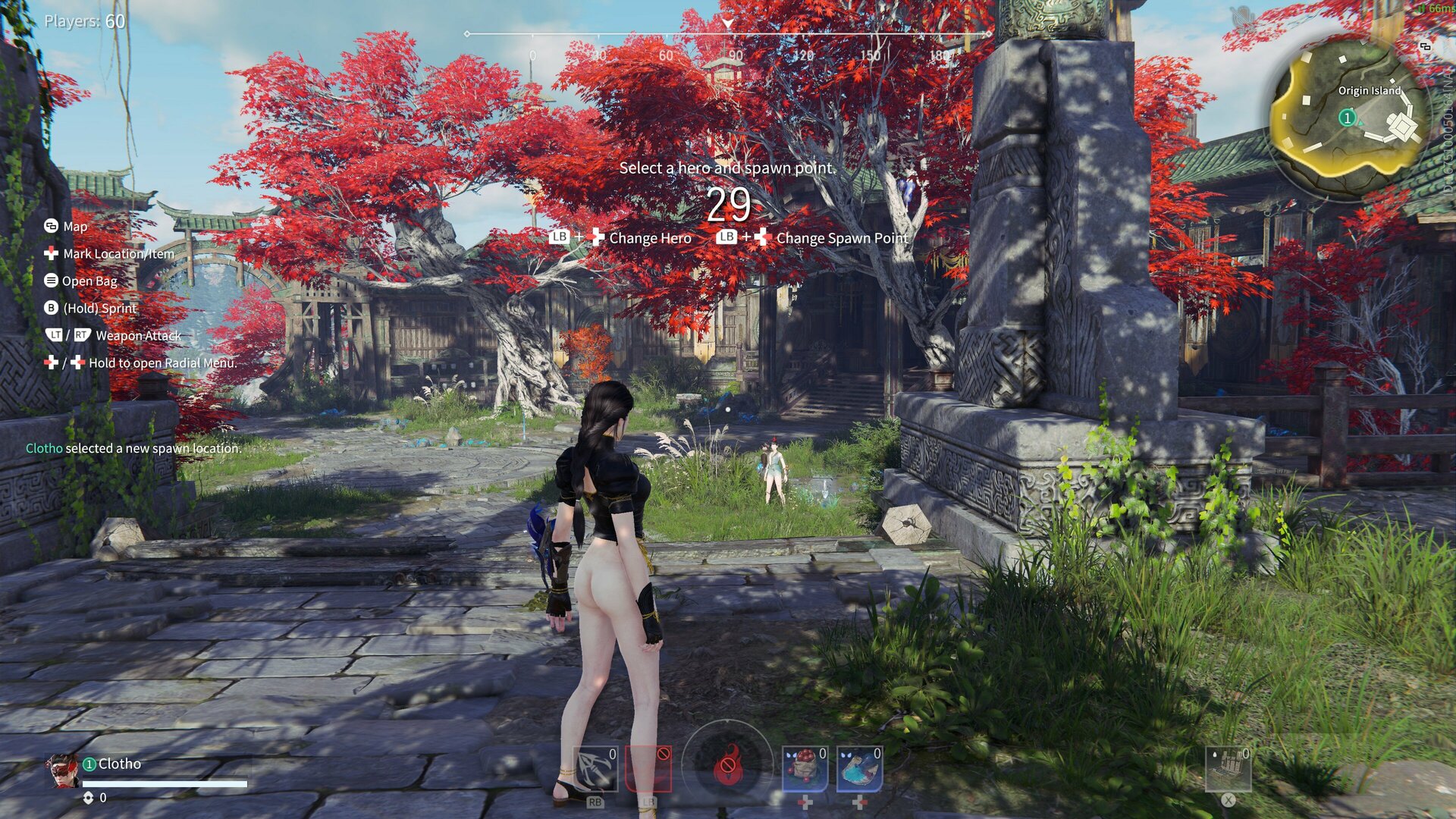Open the repair kit slot
Viewport: 1456px width, 819px height.
(1228, 768)
